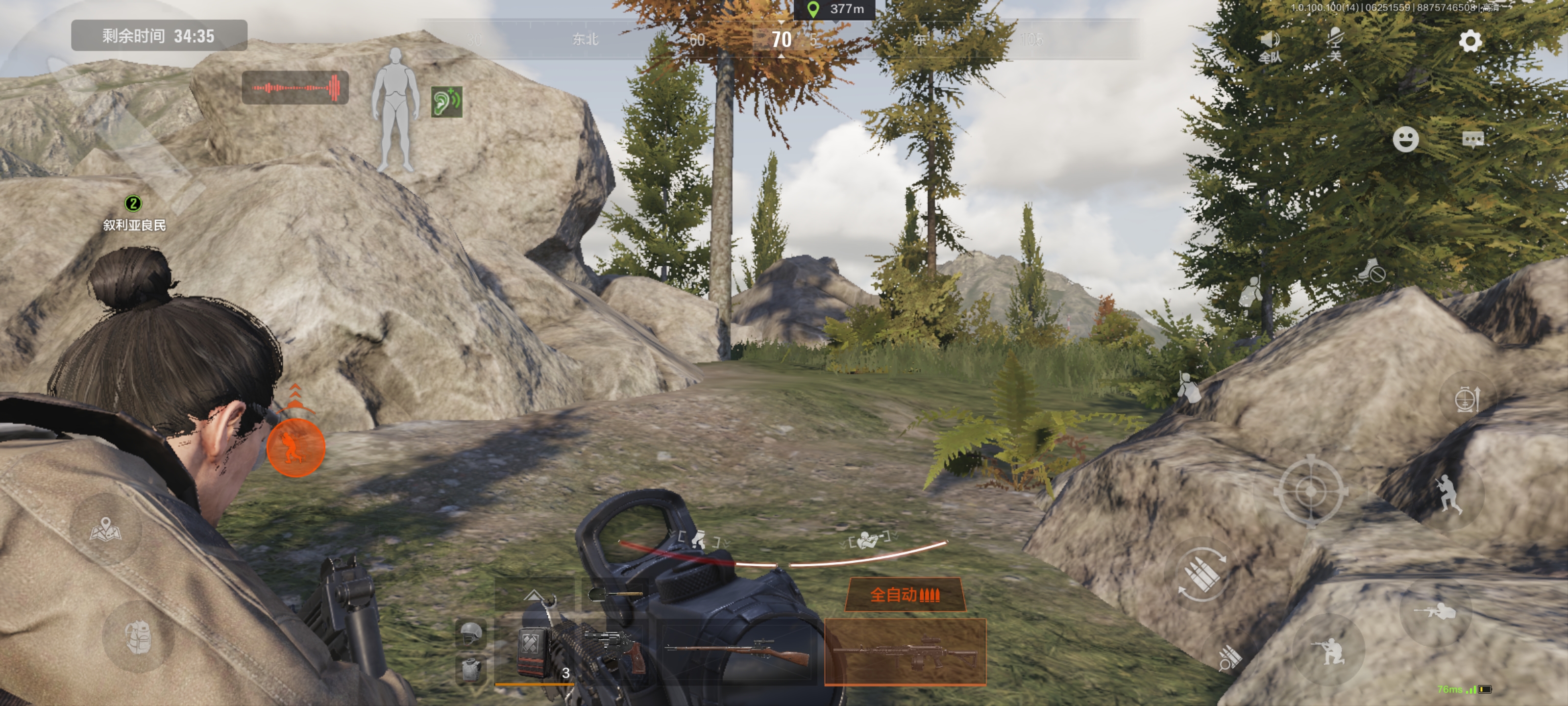The image size is (1568, 706).
Task: Toggle the 全队 team speaker audio
Action: coord(1270,46)
